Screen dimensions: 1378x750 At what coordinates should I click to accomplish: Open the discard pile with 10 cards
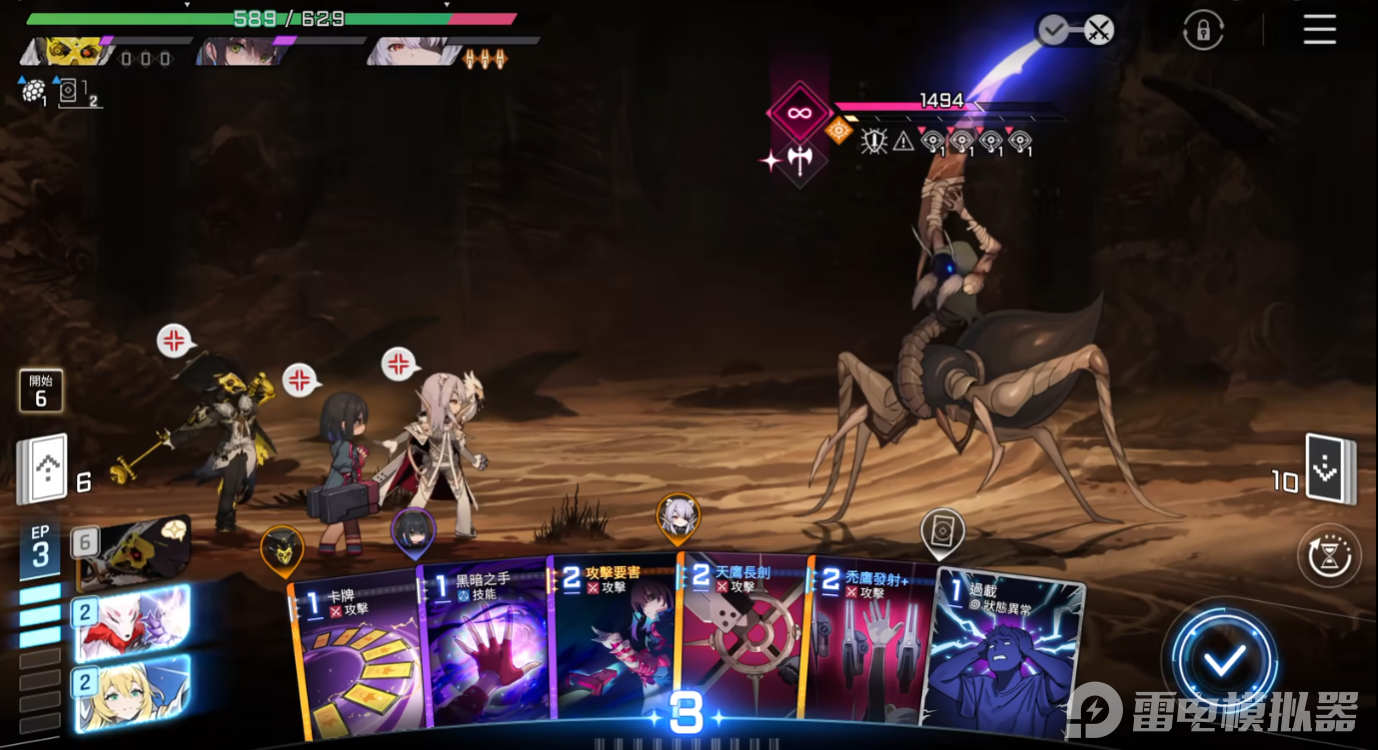point(1331,470)
